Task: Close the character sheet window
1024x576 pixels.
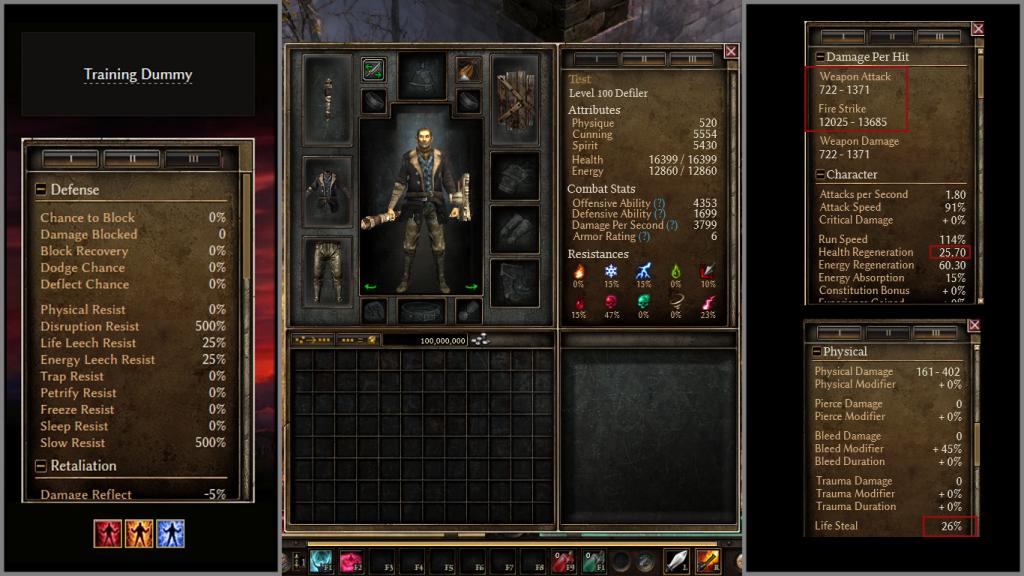Action: click(731, 51)
